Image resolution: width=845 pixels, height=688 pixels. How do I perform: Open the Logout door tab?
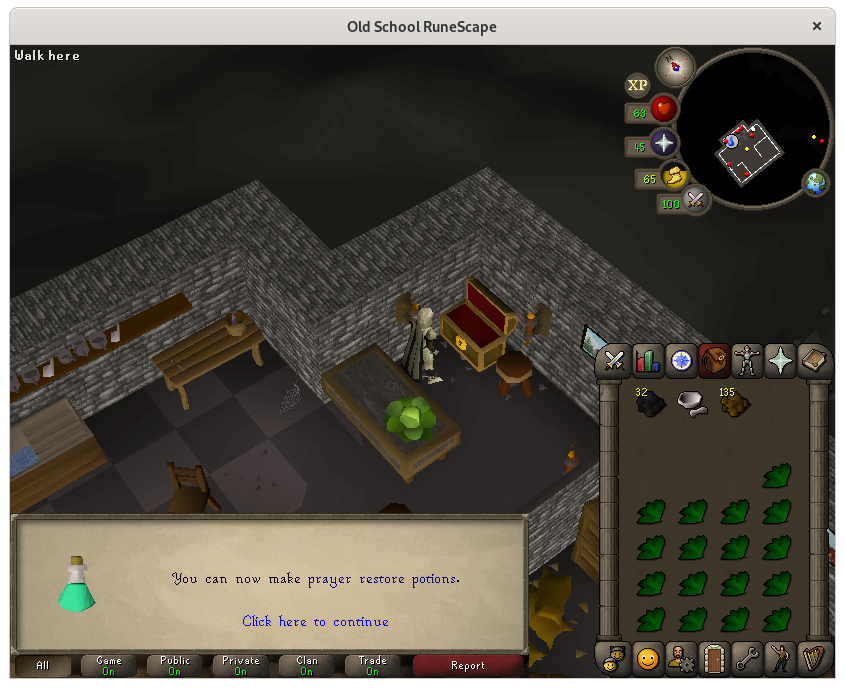[x=714, y=658]
